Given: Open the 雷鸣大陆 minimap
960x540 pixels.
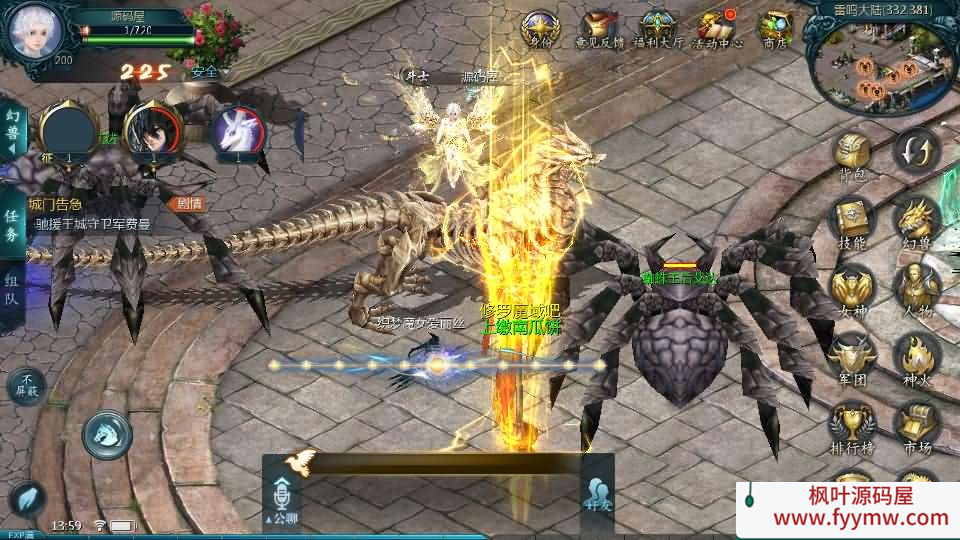Looking at the screenshot, I should coord(882,60).
